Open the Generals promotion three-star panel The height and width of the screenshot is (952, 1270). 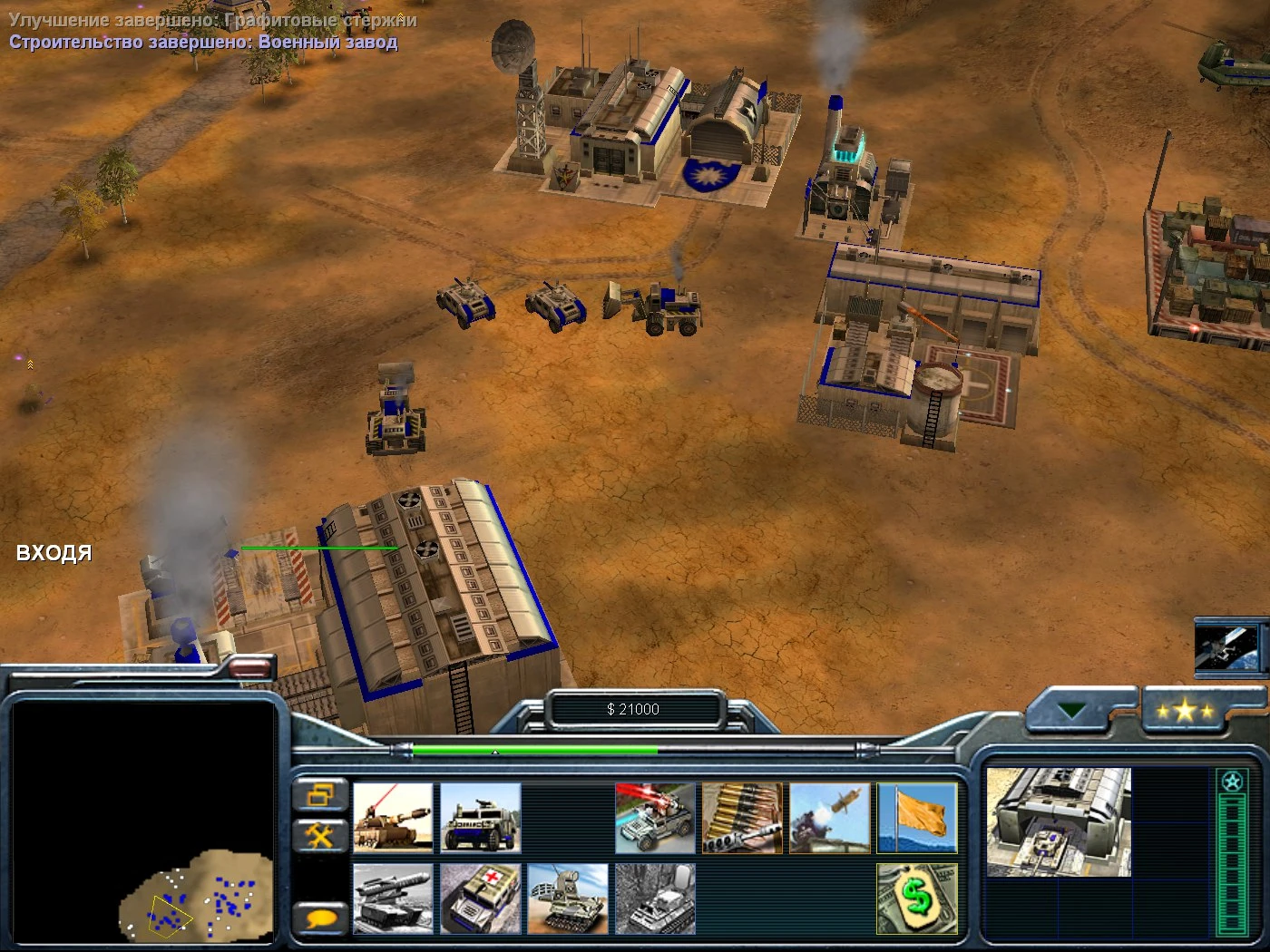pos(1187,712)
